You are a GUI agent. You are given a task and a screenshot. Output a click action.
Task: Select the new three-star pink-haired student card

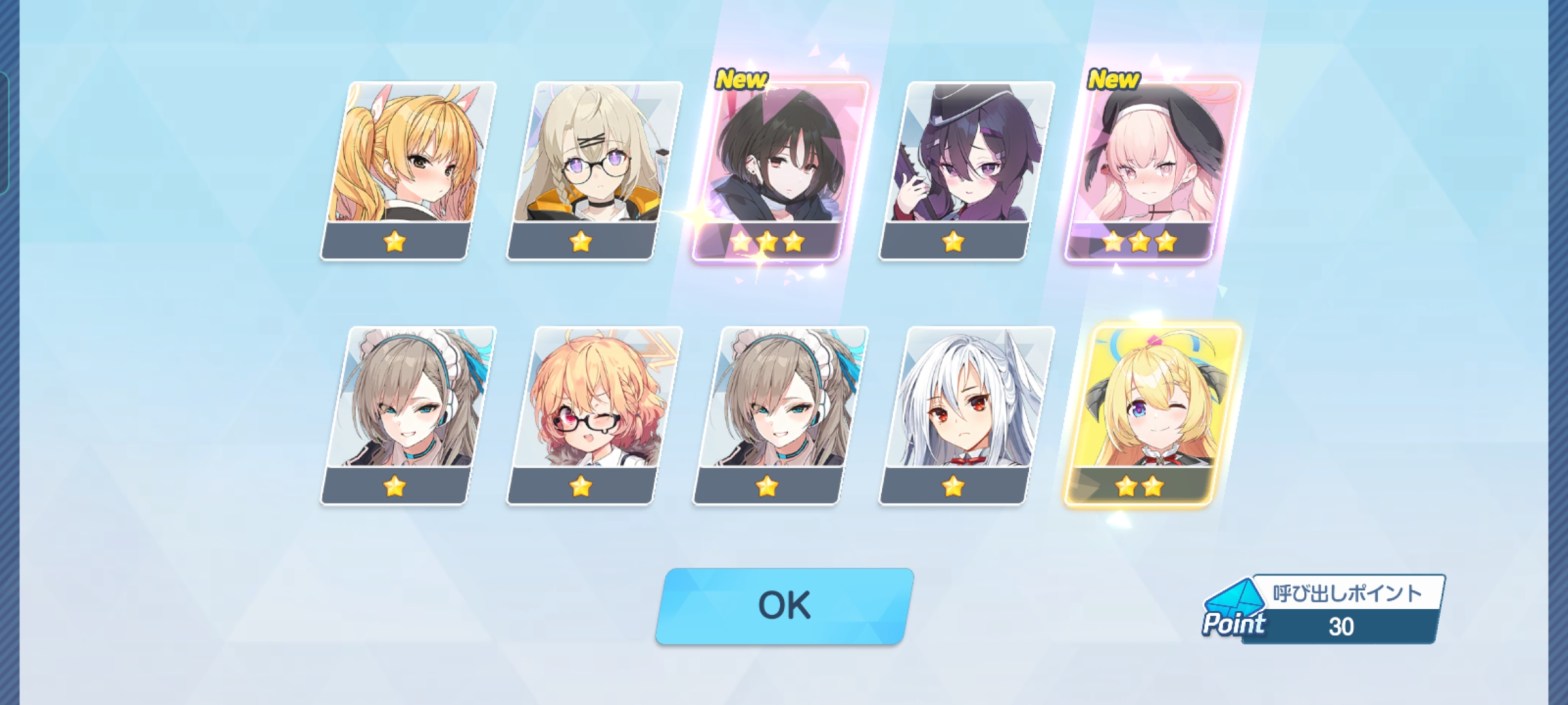point(1151,168)
